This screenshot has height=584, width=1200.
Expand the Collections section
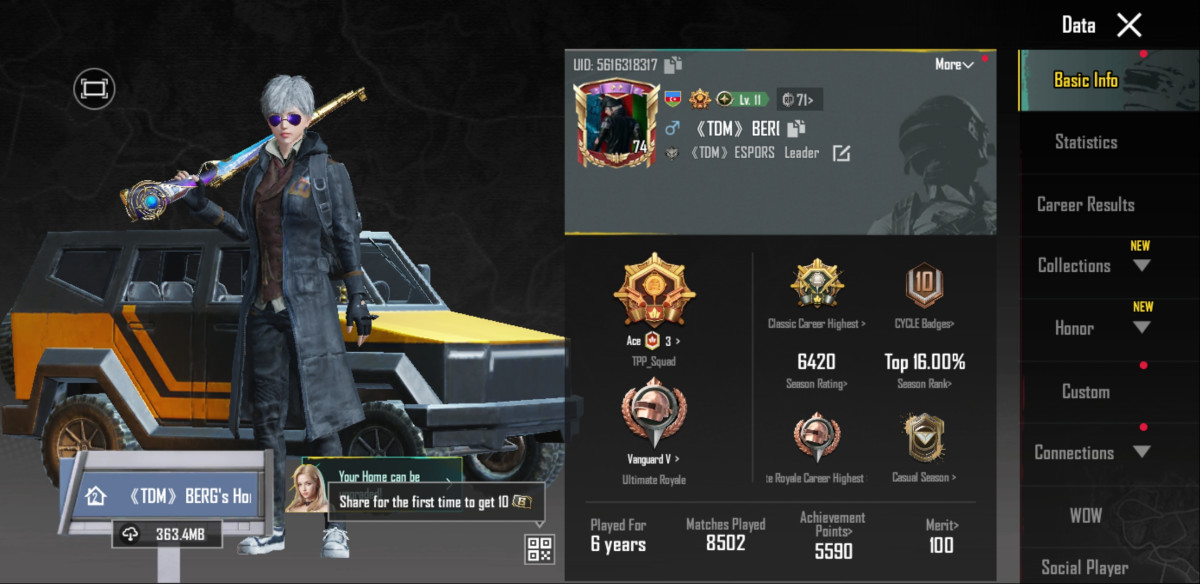[x=1141, y=266]
